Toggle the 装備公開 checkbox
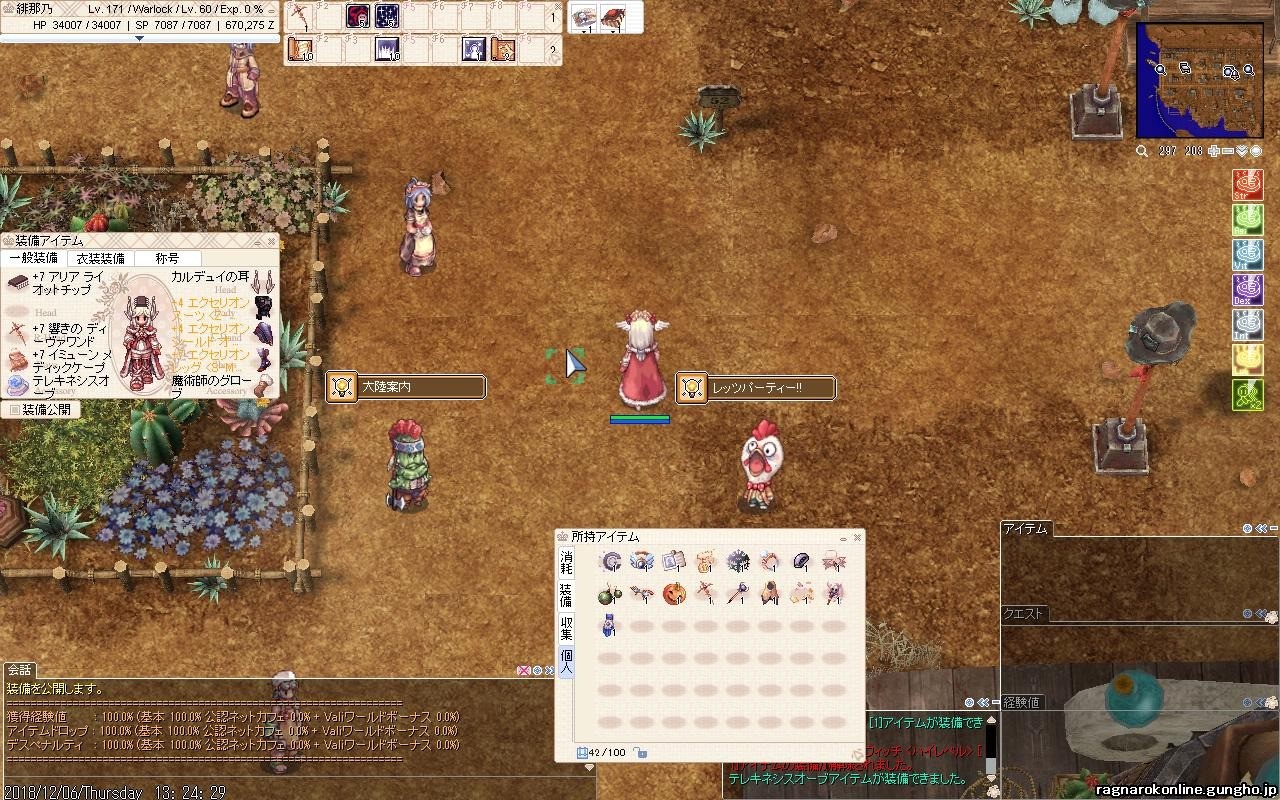 pos(14,409)
